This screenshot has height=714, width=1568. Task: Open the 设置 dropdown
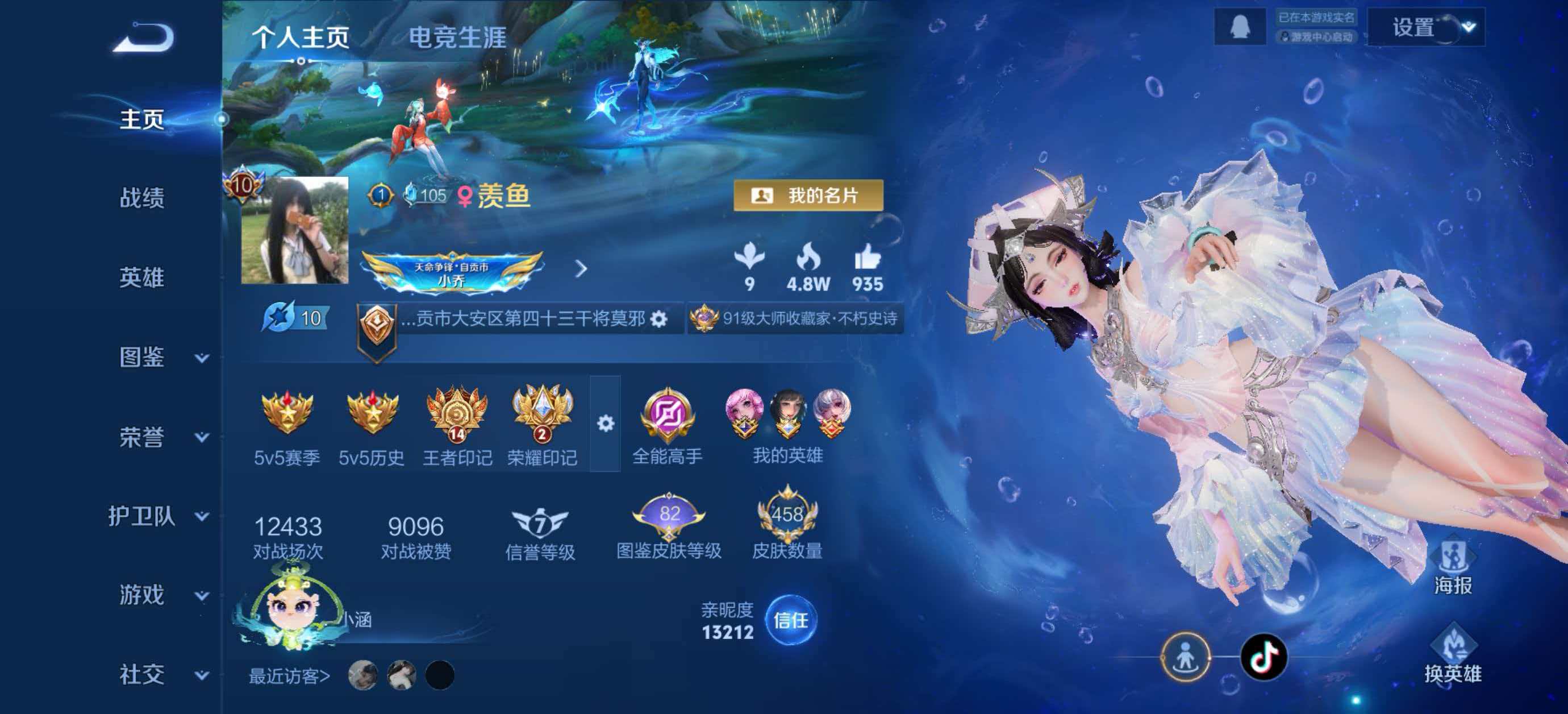pyautogui.click(x=1425, y=28)
